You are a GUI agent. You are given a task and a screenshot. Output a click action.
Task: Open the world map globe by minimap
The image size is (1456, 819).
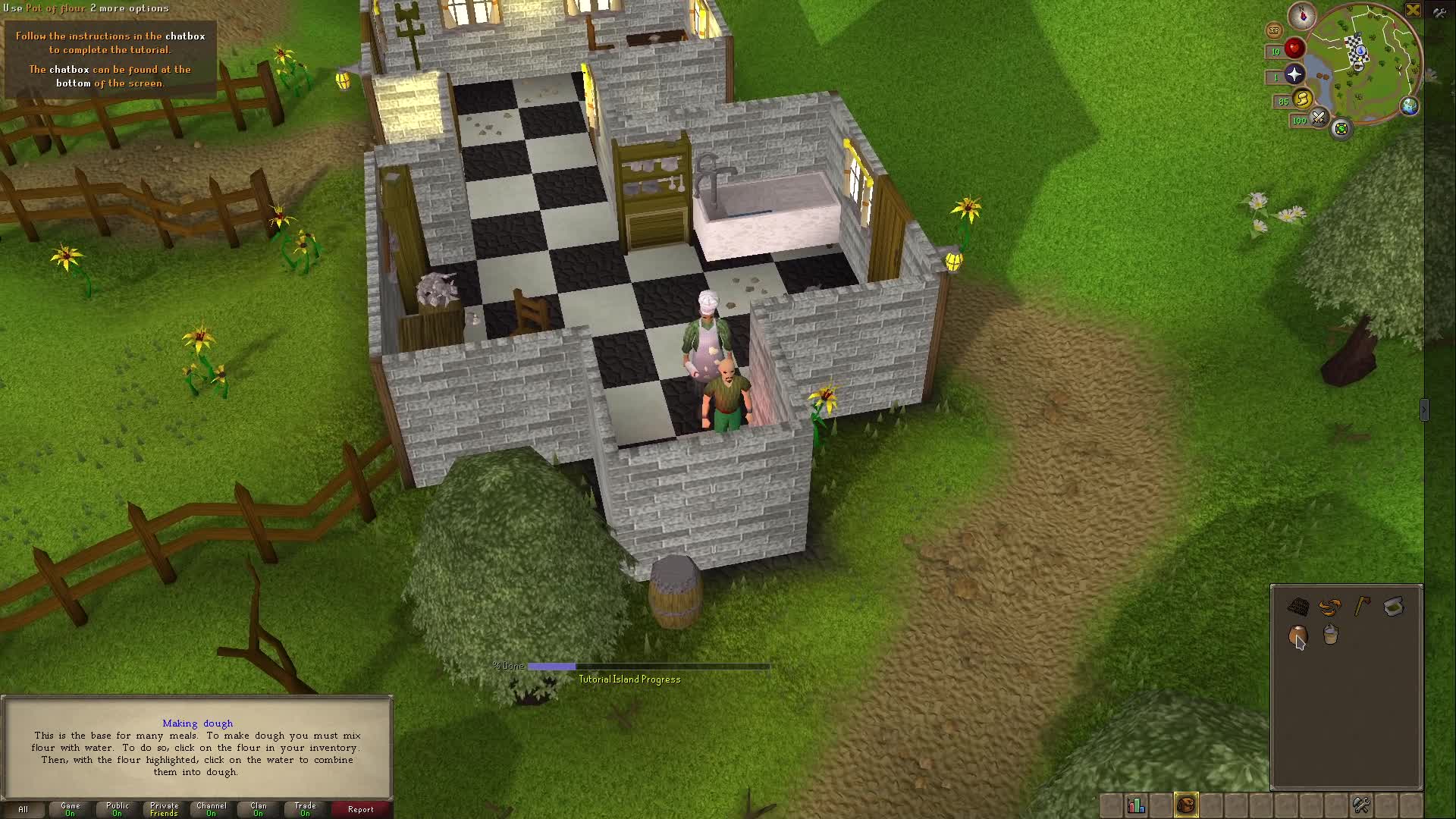click(x=1410, y=107)
